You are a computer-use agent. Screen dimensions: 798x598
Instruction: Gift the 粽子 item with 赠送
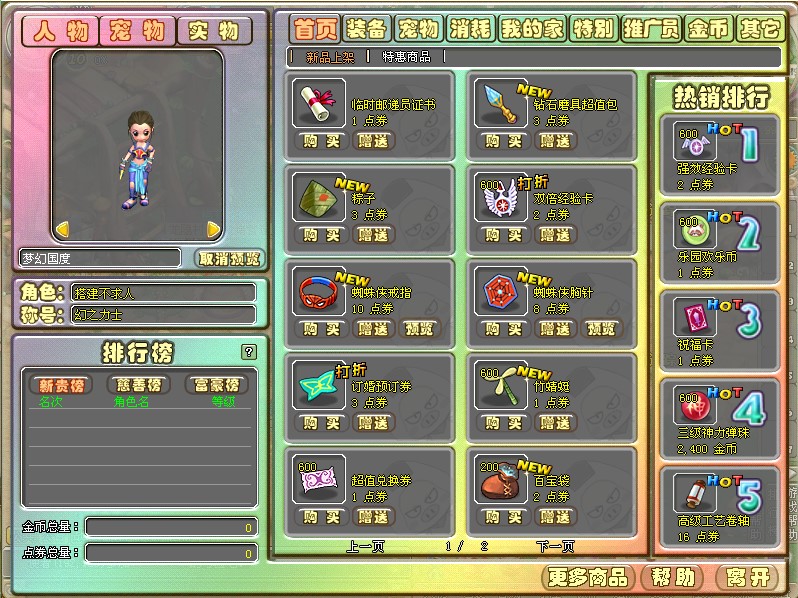[373, 235]
